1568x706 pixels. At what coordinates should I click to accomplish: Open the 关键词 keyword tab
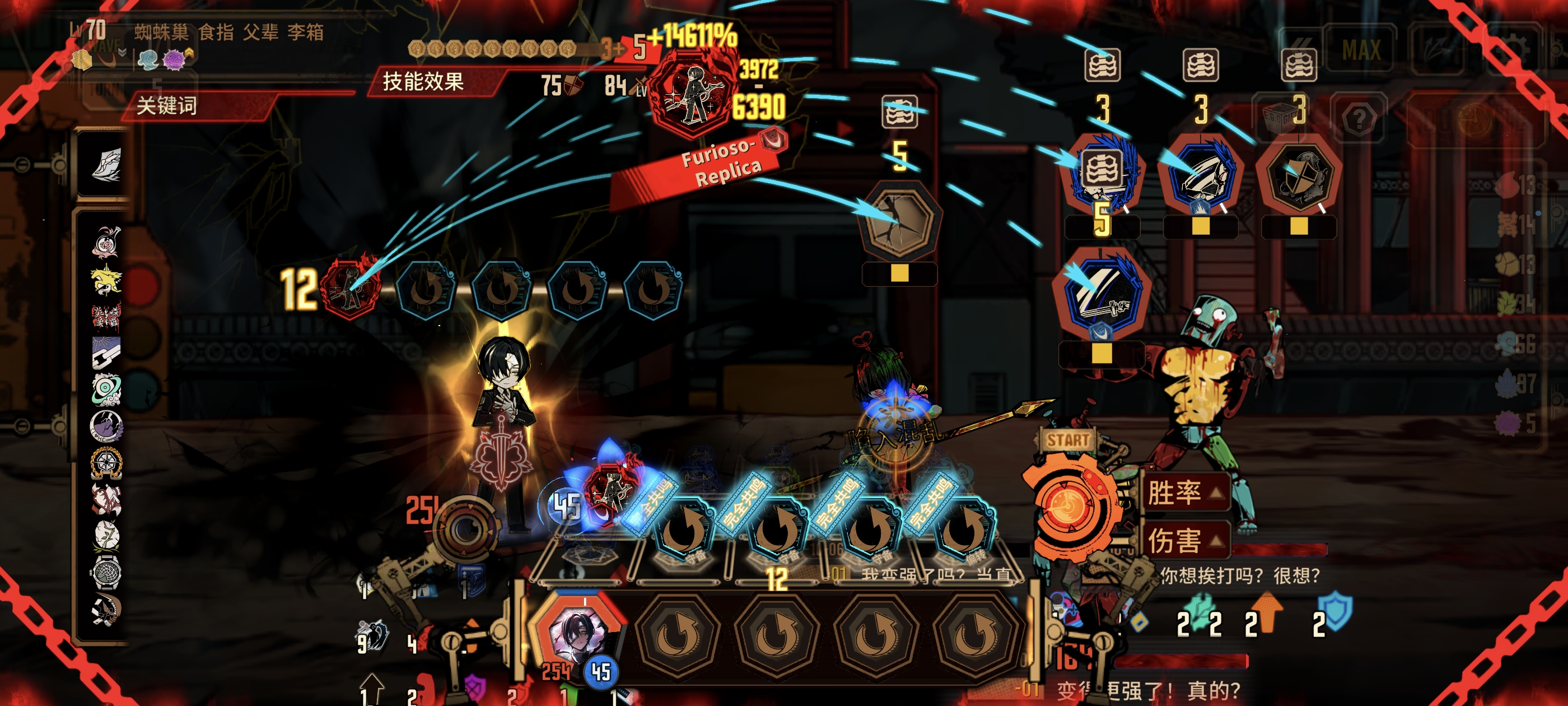click(x=167, y=106)
